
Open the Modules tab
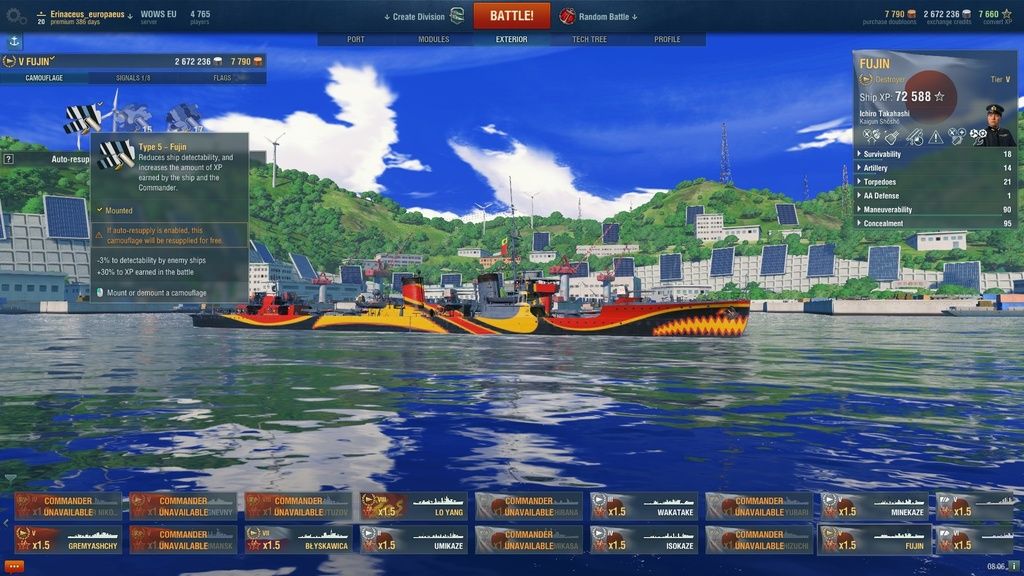[x=434, y=39]
